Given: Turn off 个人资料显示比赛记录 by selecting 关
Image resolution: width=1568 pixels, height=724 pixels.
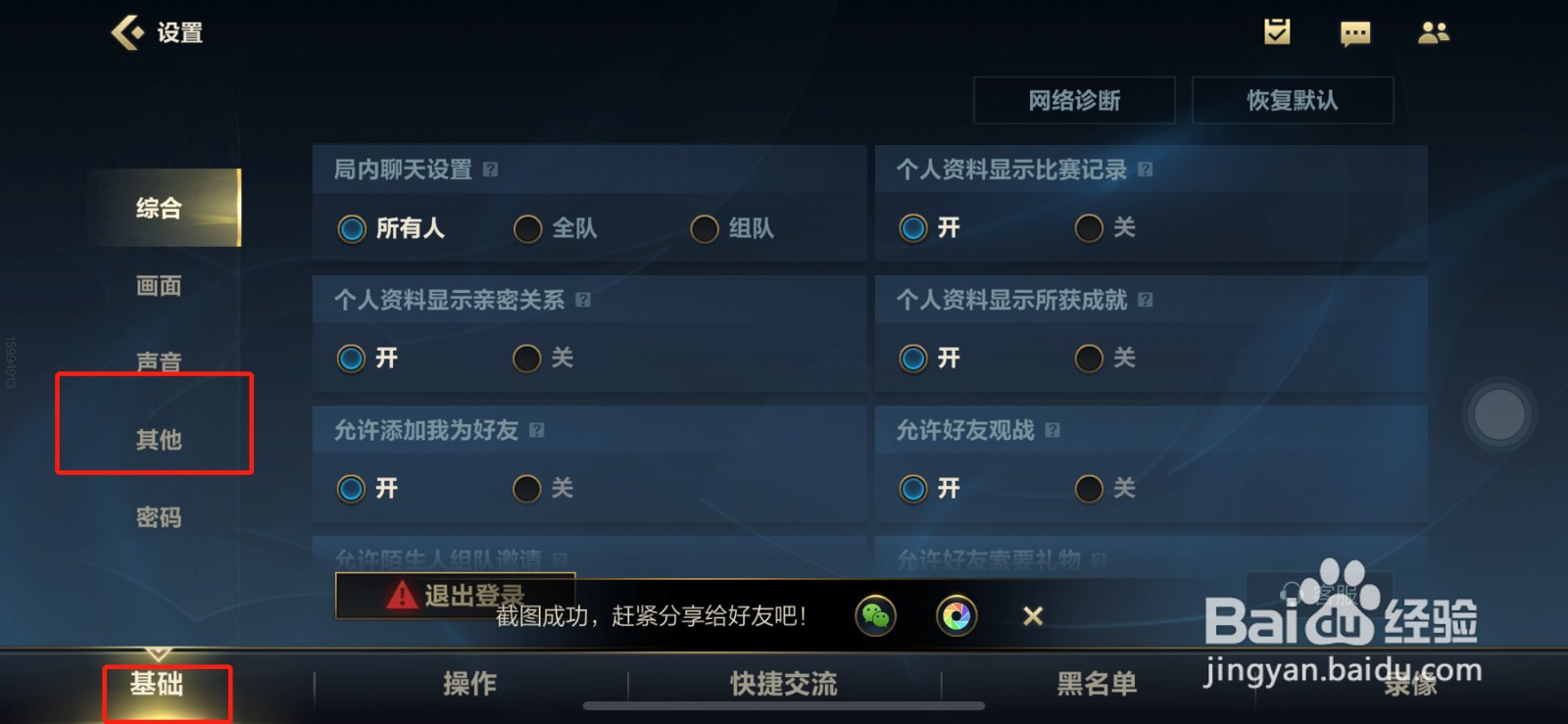Looking at the screenshot, I should point(1088,228).
